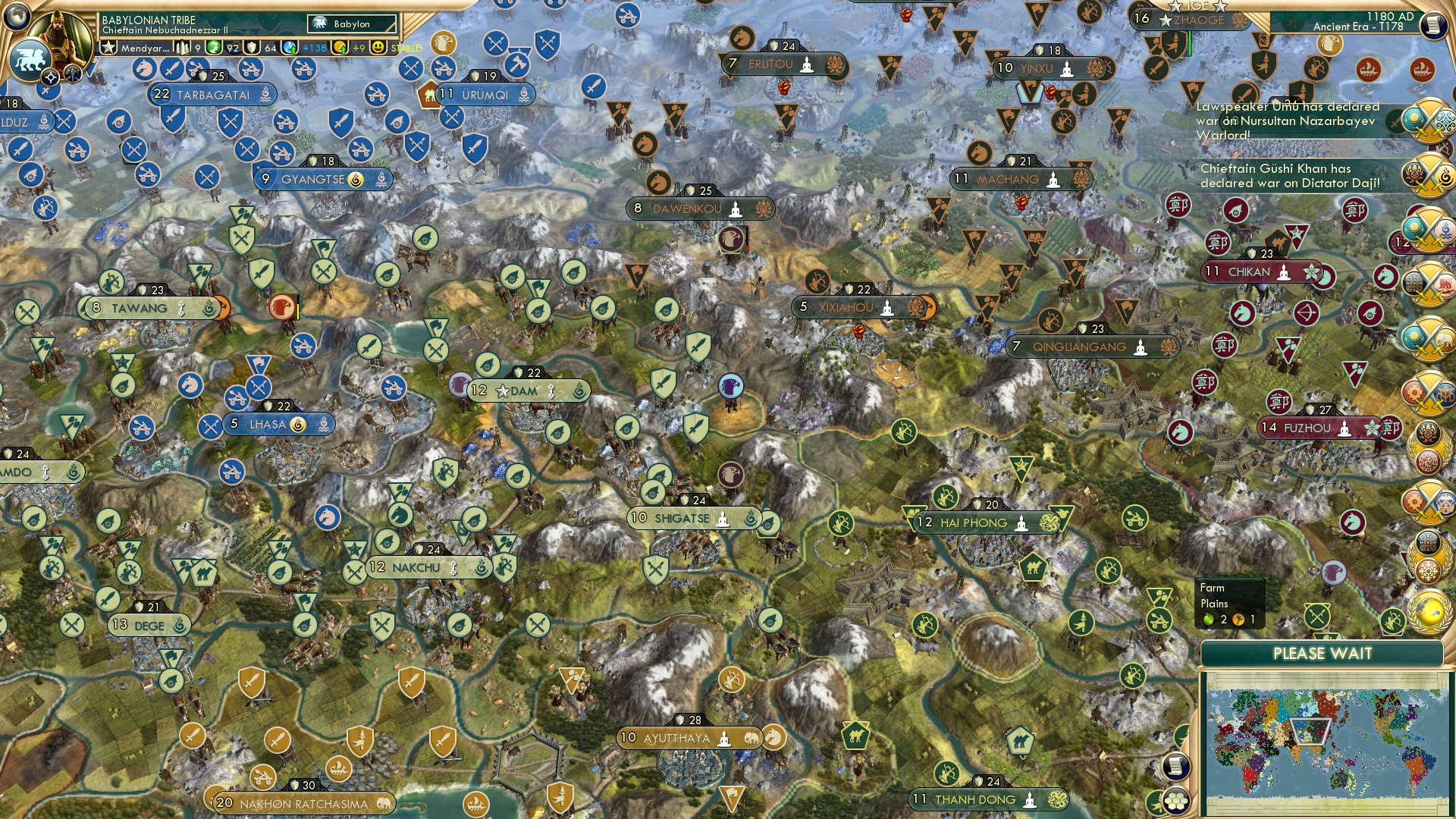
Task: Click the shield icon showing 64 in the top bar
Action: (253, 47)
